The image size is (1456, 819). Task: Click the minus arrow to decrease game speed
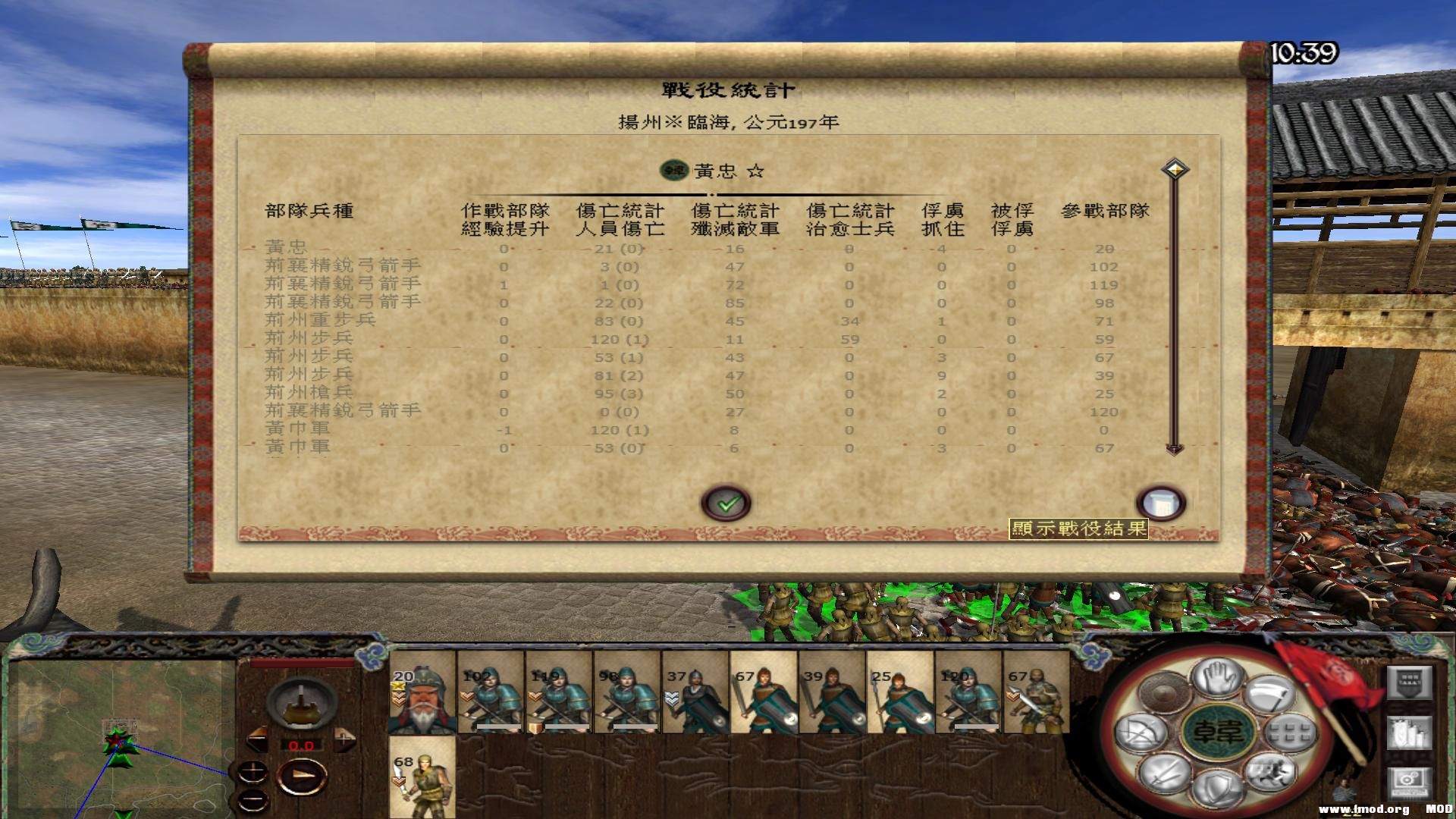[x=256, y=739]
